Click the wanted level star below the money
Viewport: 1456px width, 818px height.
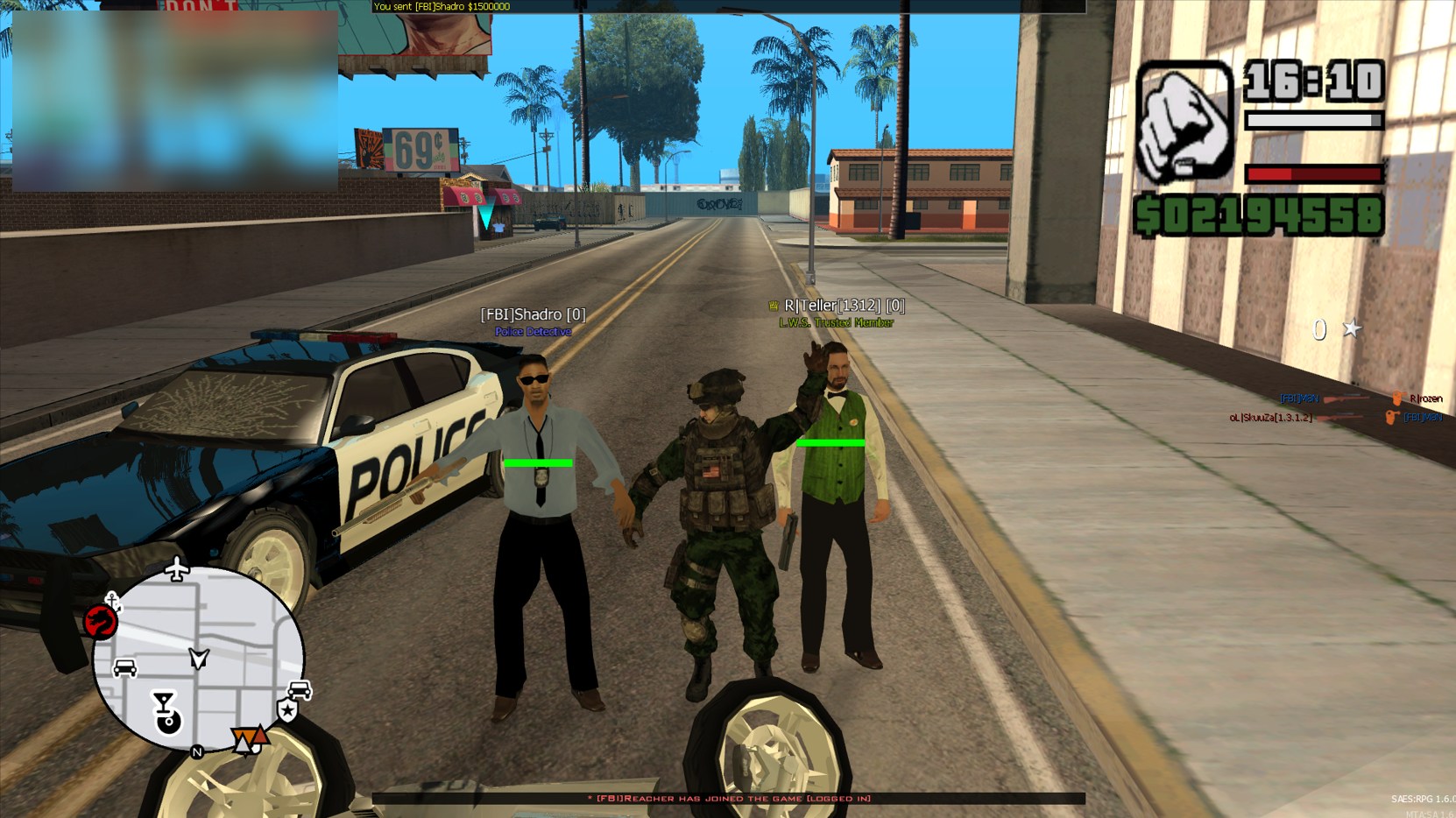[1352, 328]
